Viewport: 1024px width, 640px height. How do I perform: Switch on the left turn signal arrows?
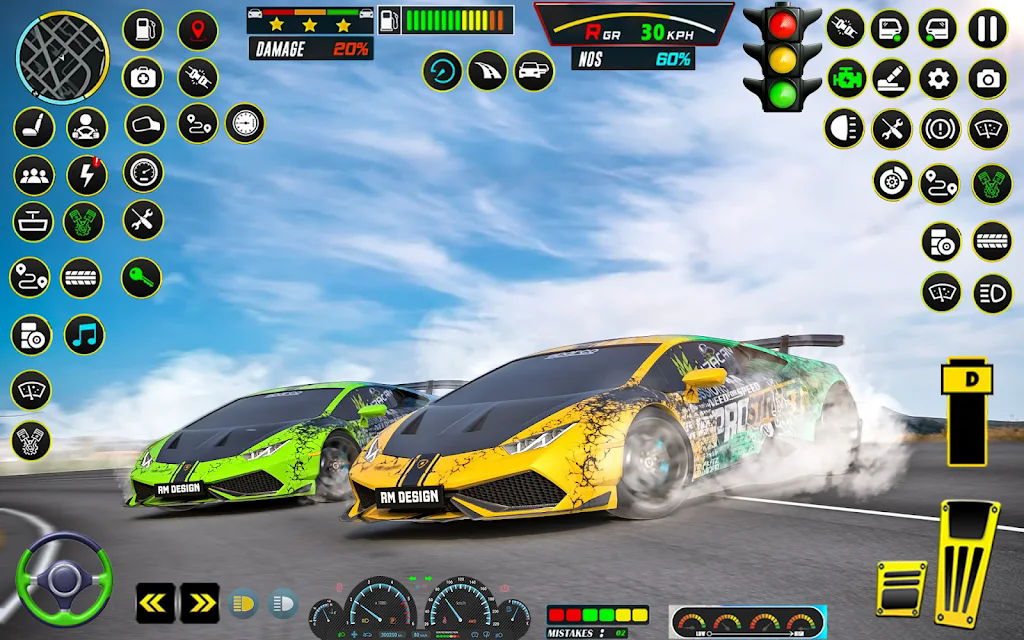[x=155, y=602]
